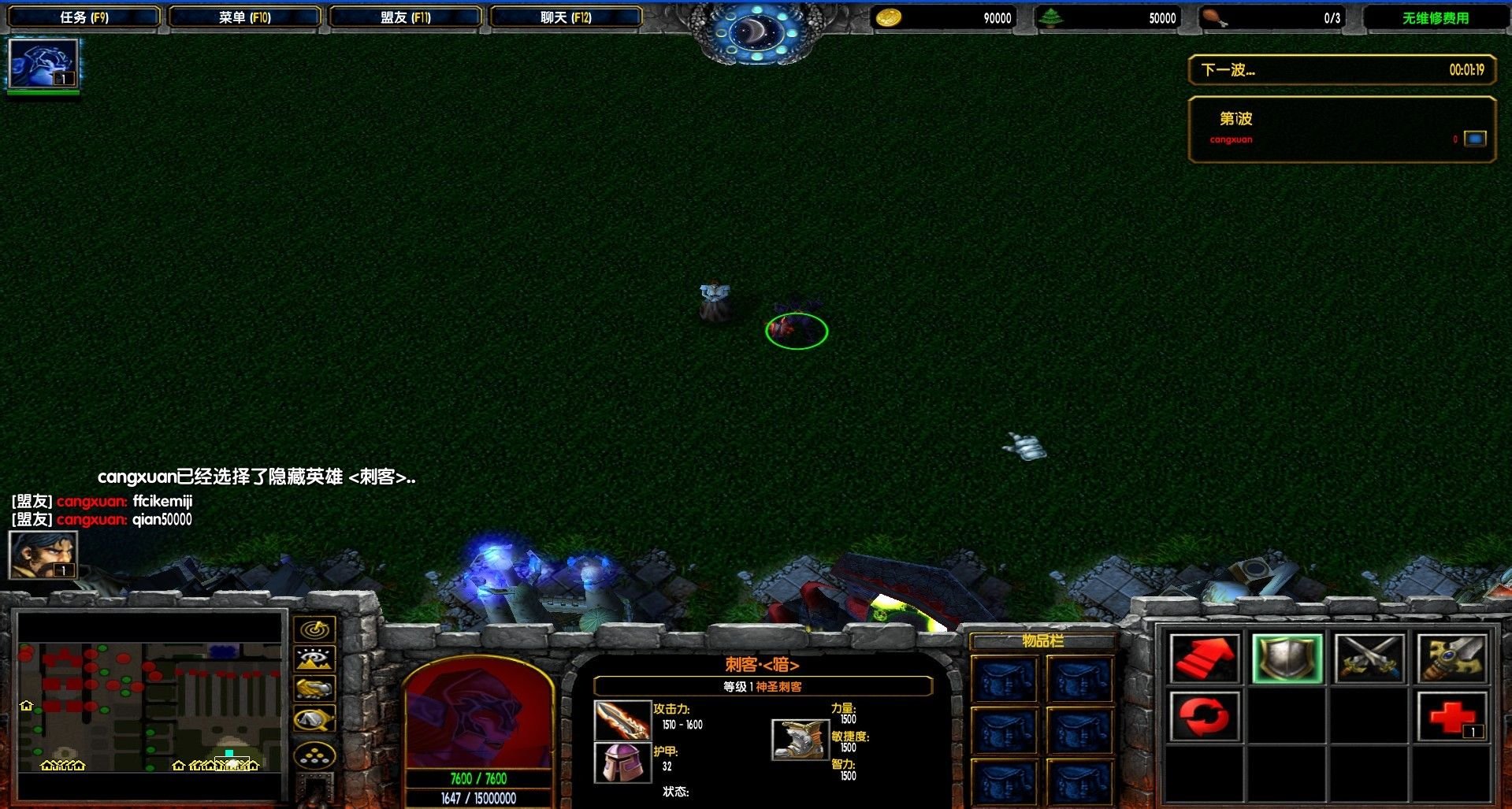Select the shield command icon
The height and width of the screenshot is (809, 1512).
click(x=1287, y=659)
